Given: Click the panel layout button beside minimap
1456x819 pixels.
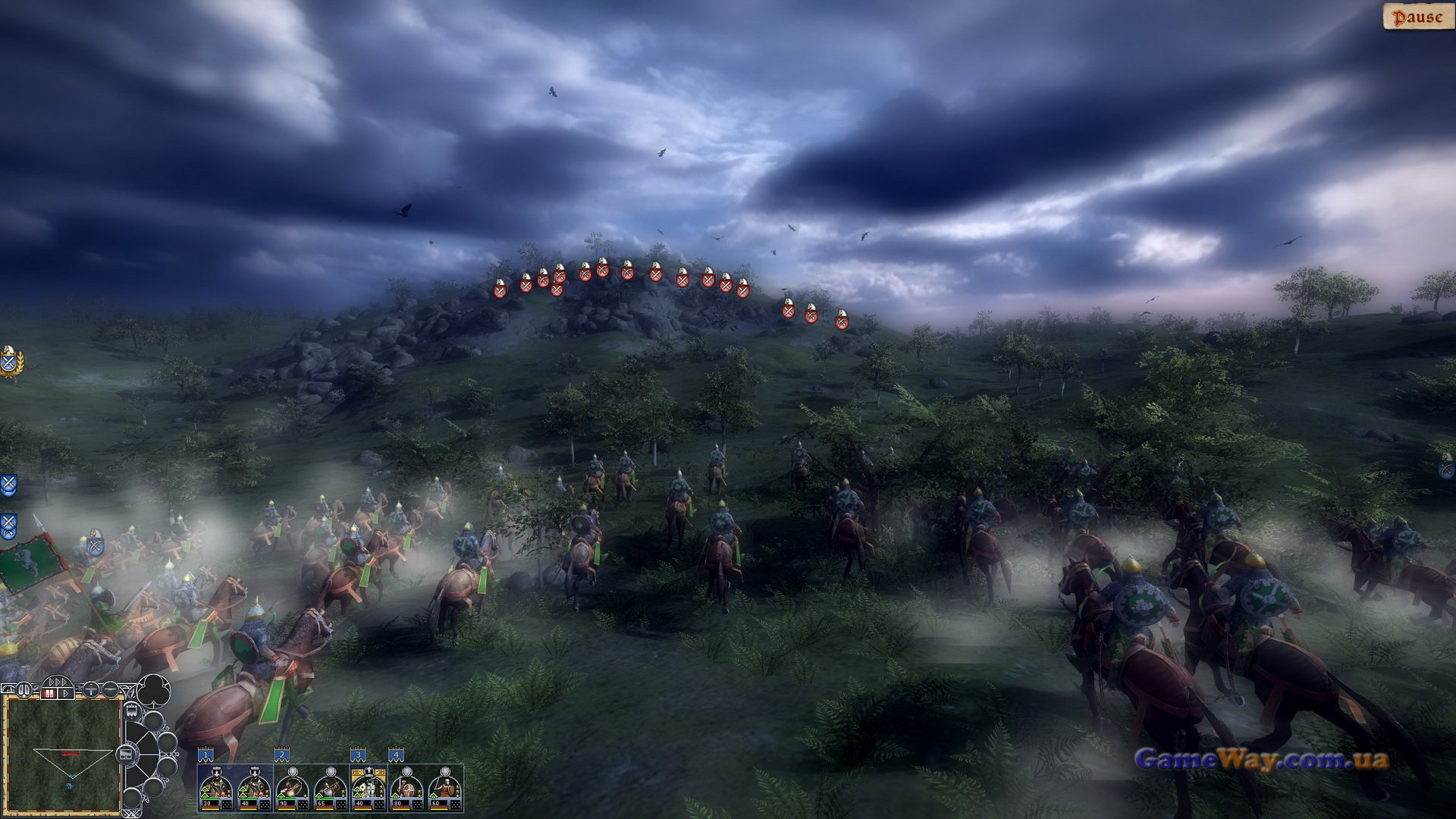Looking at the screenshot, I should coord(126,755).
